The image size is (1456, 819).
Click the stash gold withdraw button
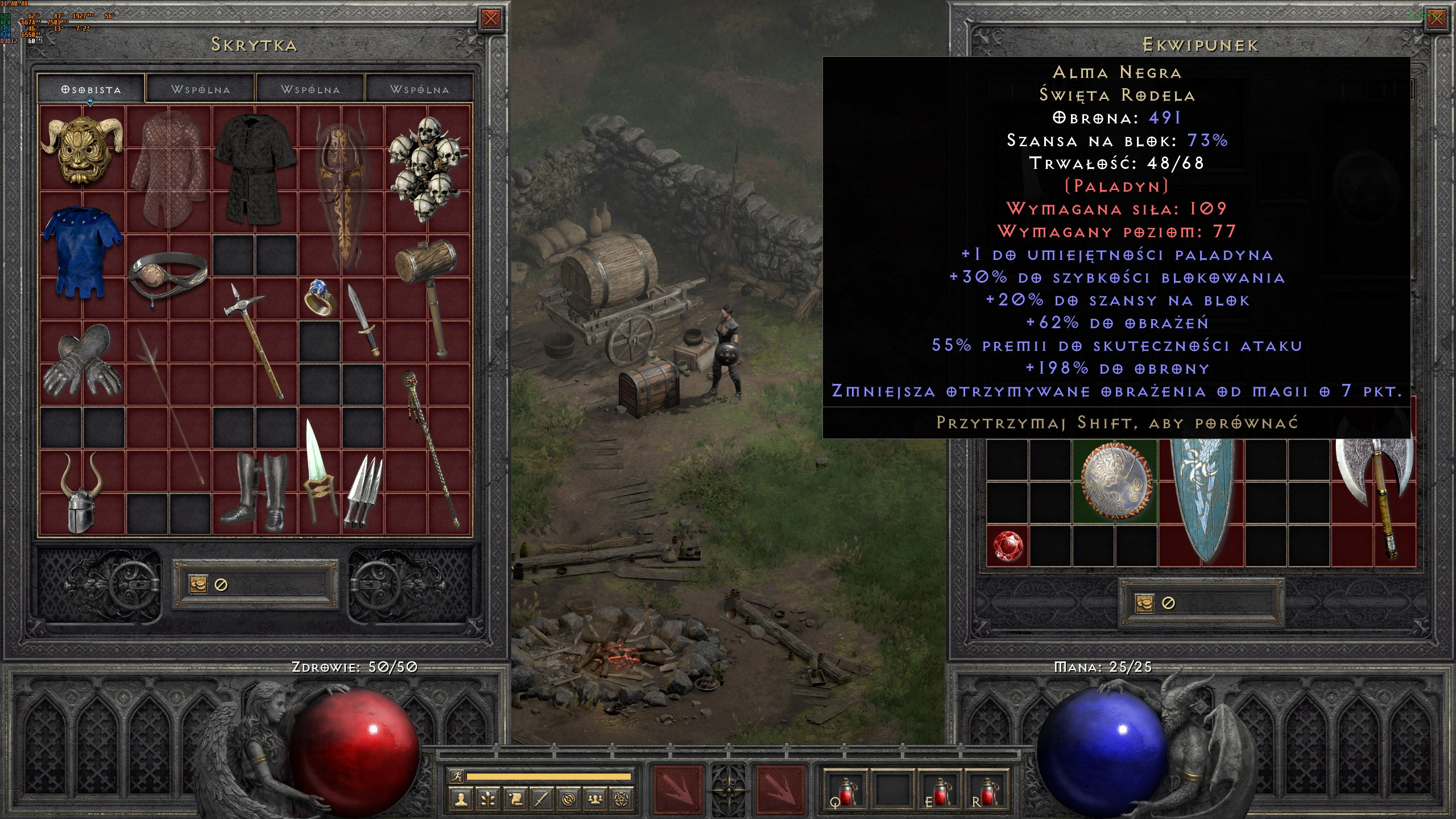198,584
